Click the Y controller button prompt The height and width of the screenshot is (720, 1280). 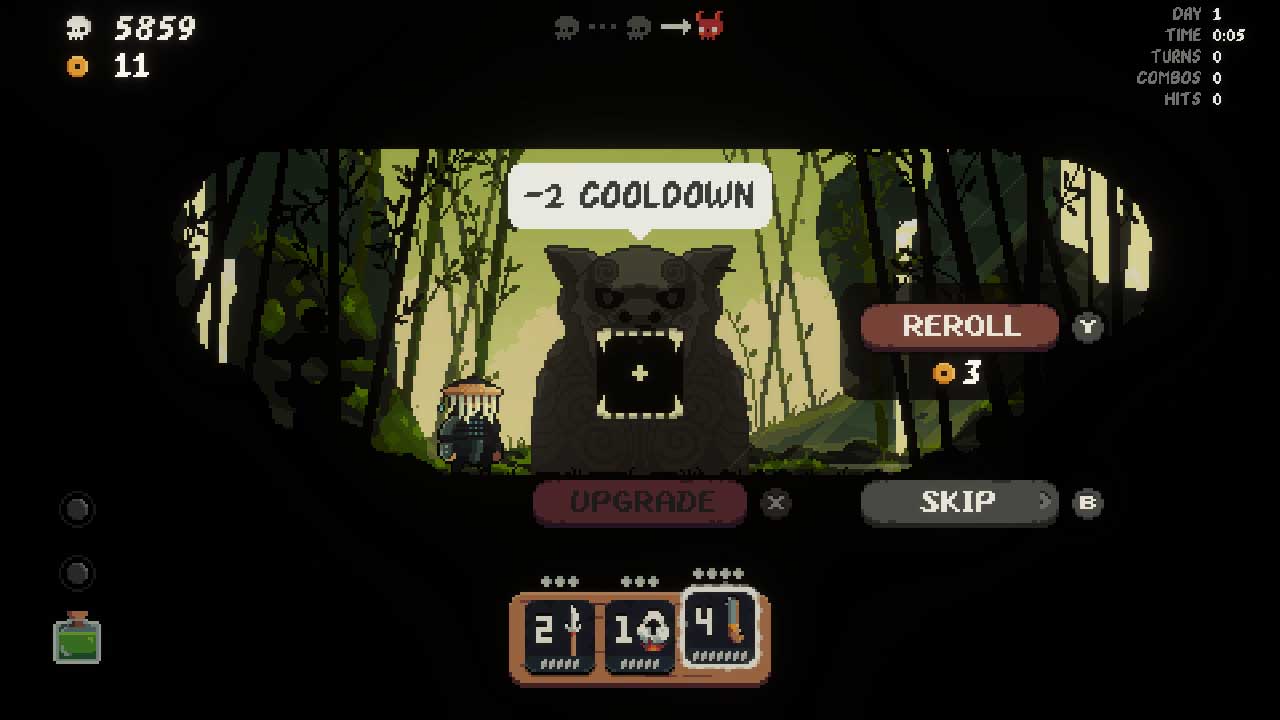(1088, 327)
